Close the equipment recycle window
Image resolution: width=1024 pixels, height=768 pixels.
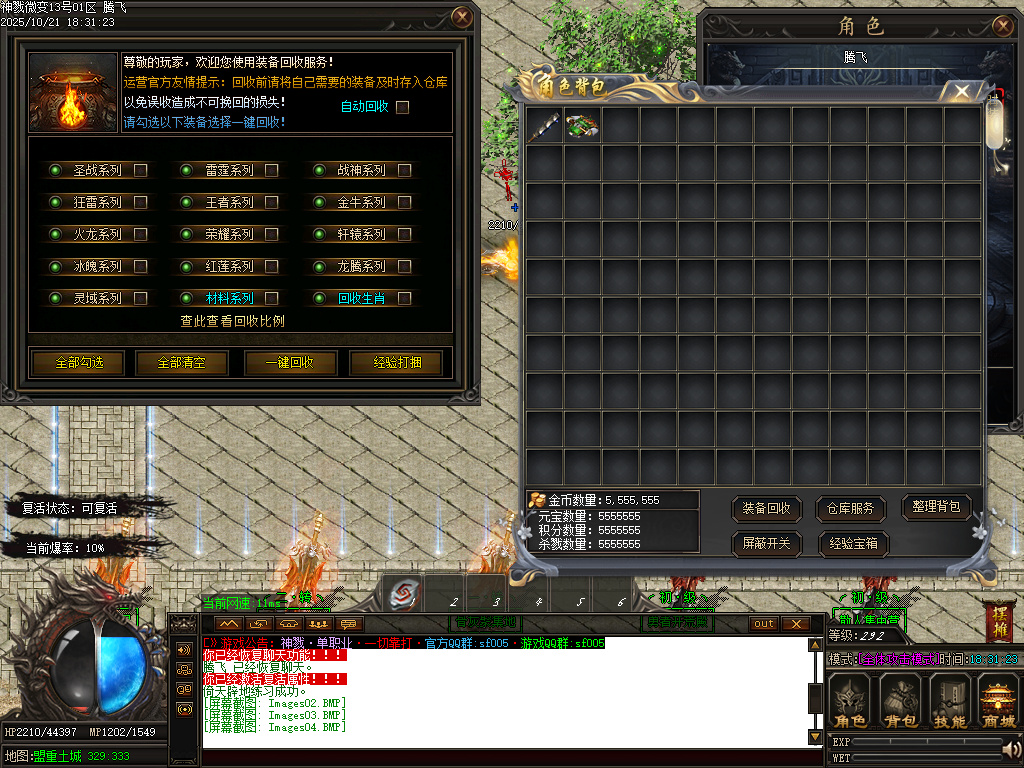(x=461, y=17)
